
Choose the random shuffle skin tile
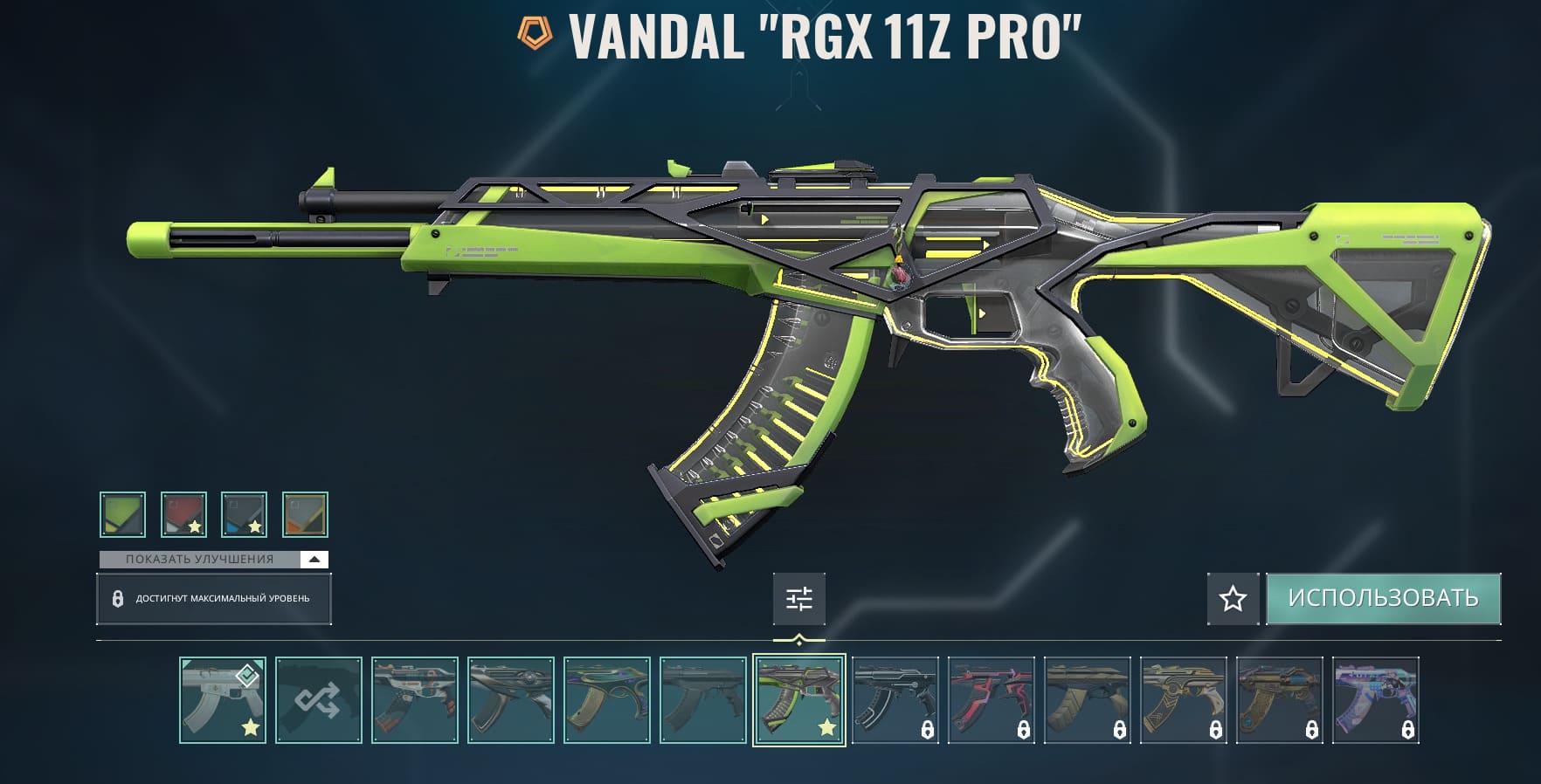pyautogui.click(x=319, y=699)
